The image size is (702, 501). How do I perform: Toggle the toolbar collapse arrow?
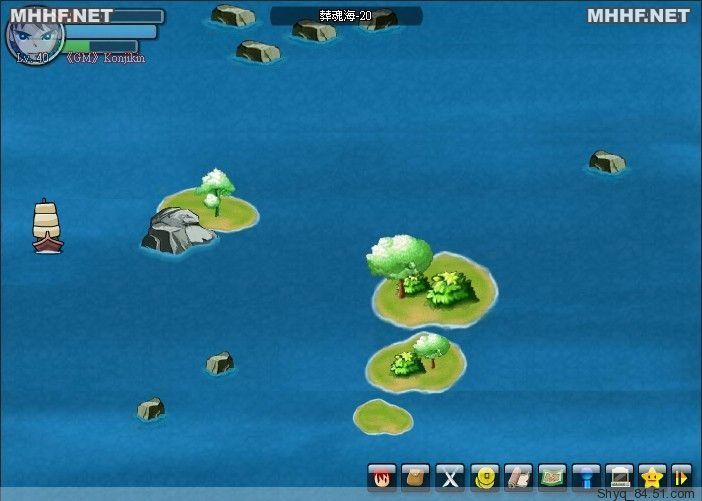coord(681,476)
